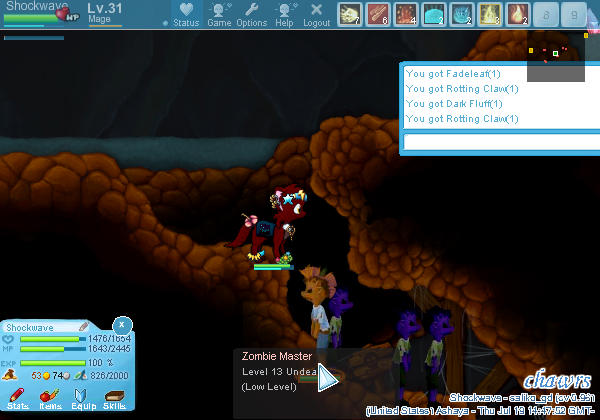This screenshot has width=600, height=420.
Task: Open the Skills book
Action: [113, 399]
